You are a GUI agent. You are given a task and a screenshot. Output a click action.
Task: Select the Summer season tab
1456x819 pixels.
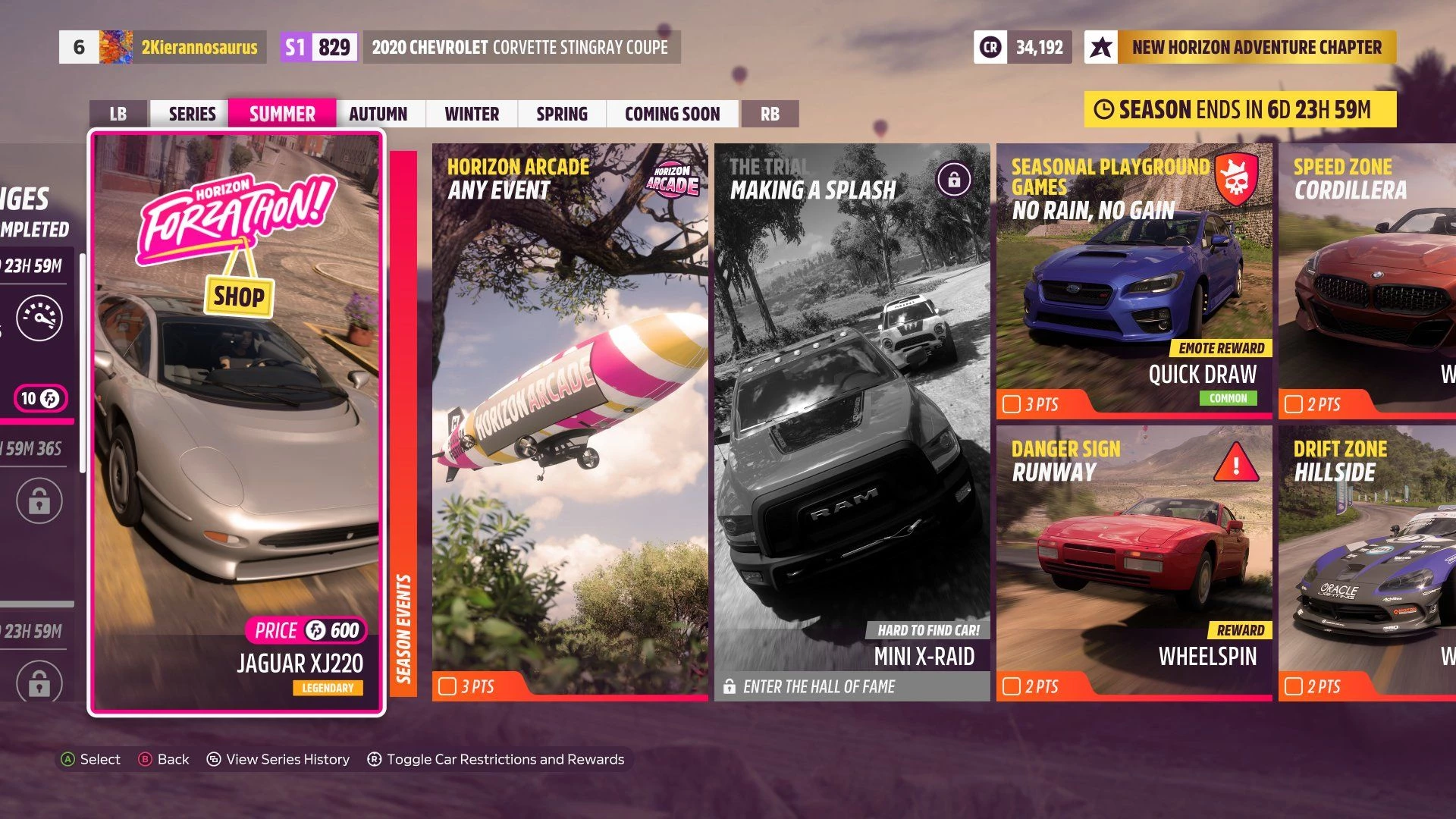click(x=282, y=114)
